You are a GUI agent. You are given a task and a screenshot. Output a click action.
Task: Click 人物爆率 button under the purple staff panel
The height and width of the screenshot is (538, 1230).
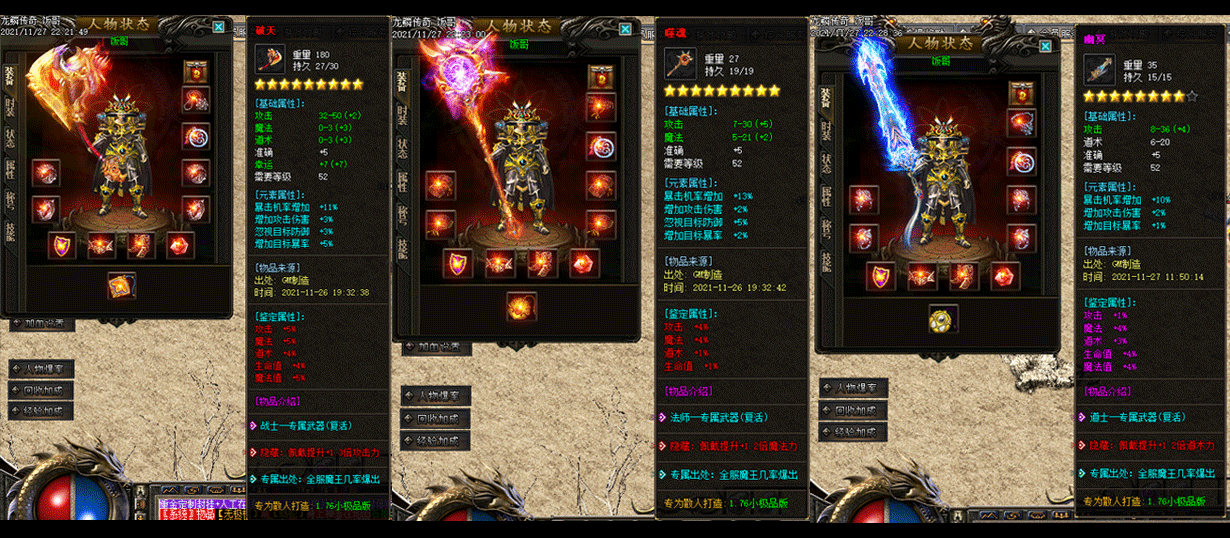(435, 395)
